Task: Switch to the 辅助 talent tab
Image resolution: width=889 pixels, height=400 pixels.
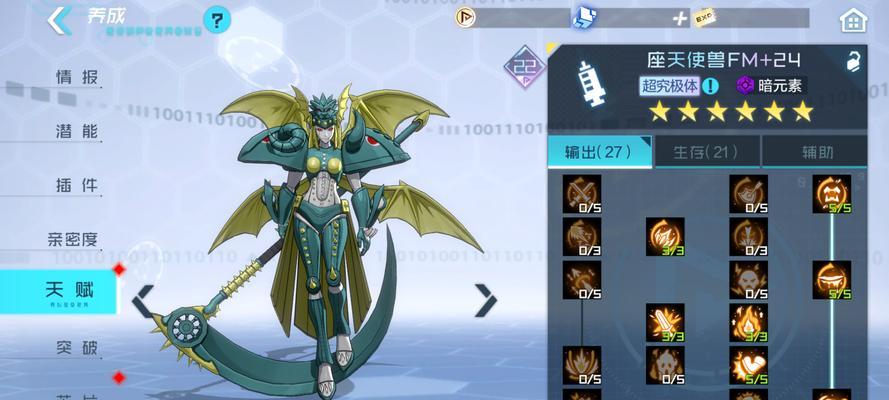Action: (816, 152)
